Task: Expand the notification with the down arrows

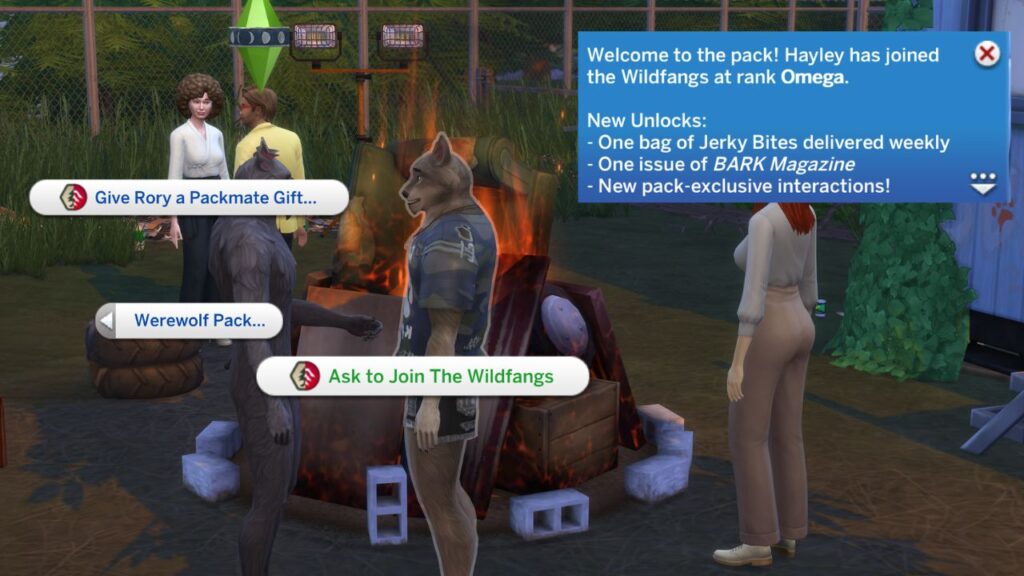Action: pos(983,183)
